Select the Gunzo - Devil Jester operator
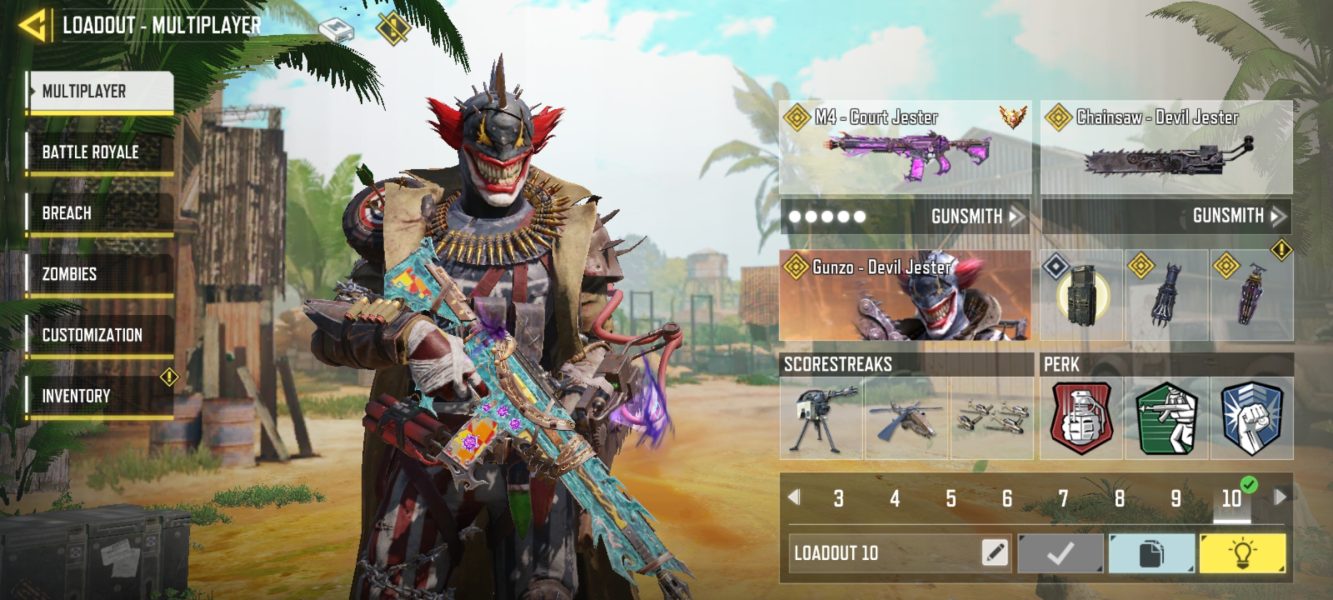 905,296
